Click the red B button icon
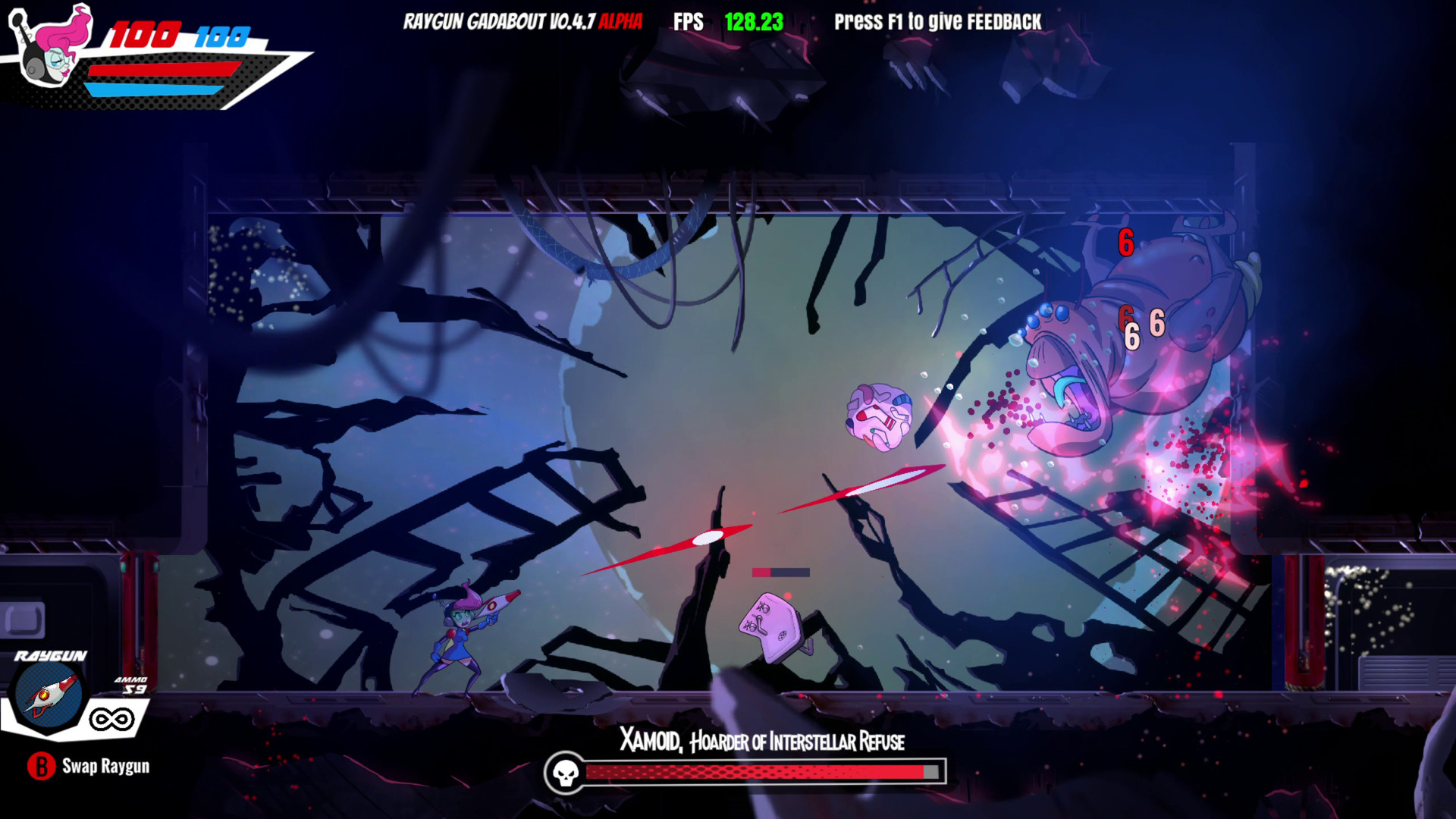Screen dimensions: 1456x819 [x=42, y=767]
